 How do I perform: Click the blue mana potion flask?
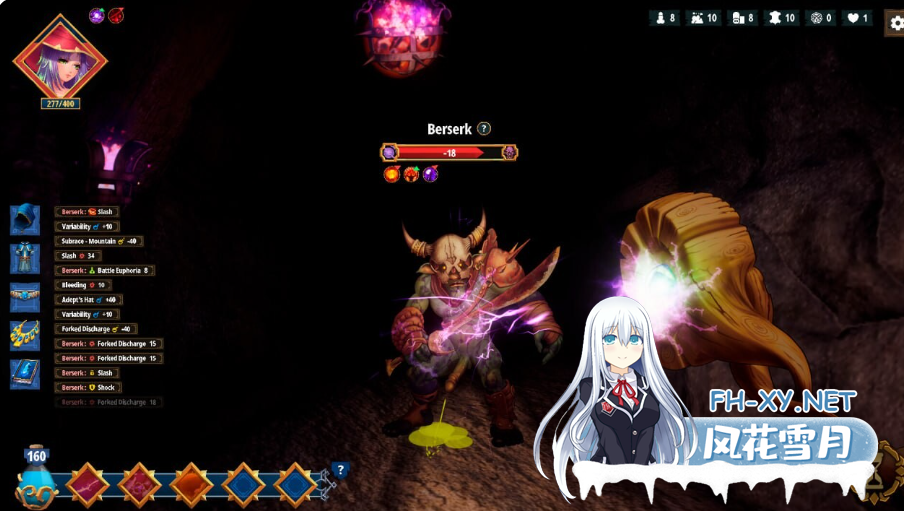tap(36, 483)
